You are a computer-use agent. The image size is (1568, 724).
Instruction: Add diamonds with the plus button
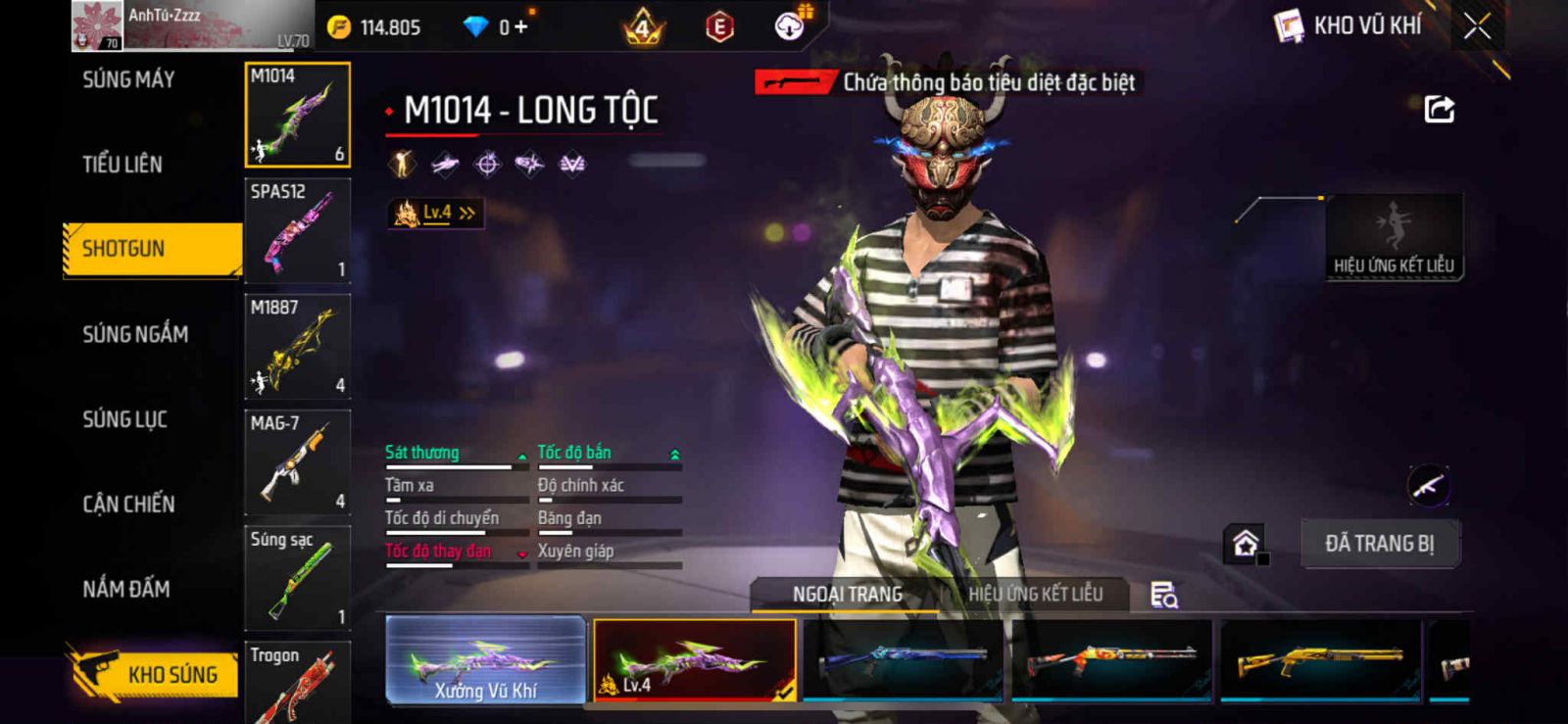520,26
